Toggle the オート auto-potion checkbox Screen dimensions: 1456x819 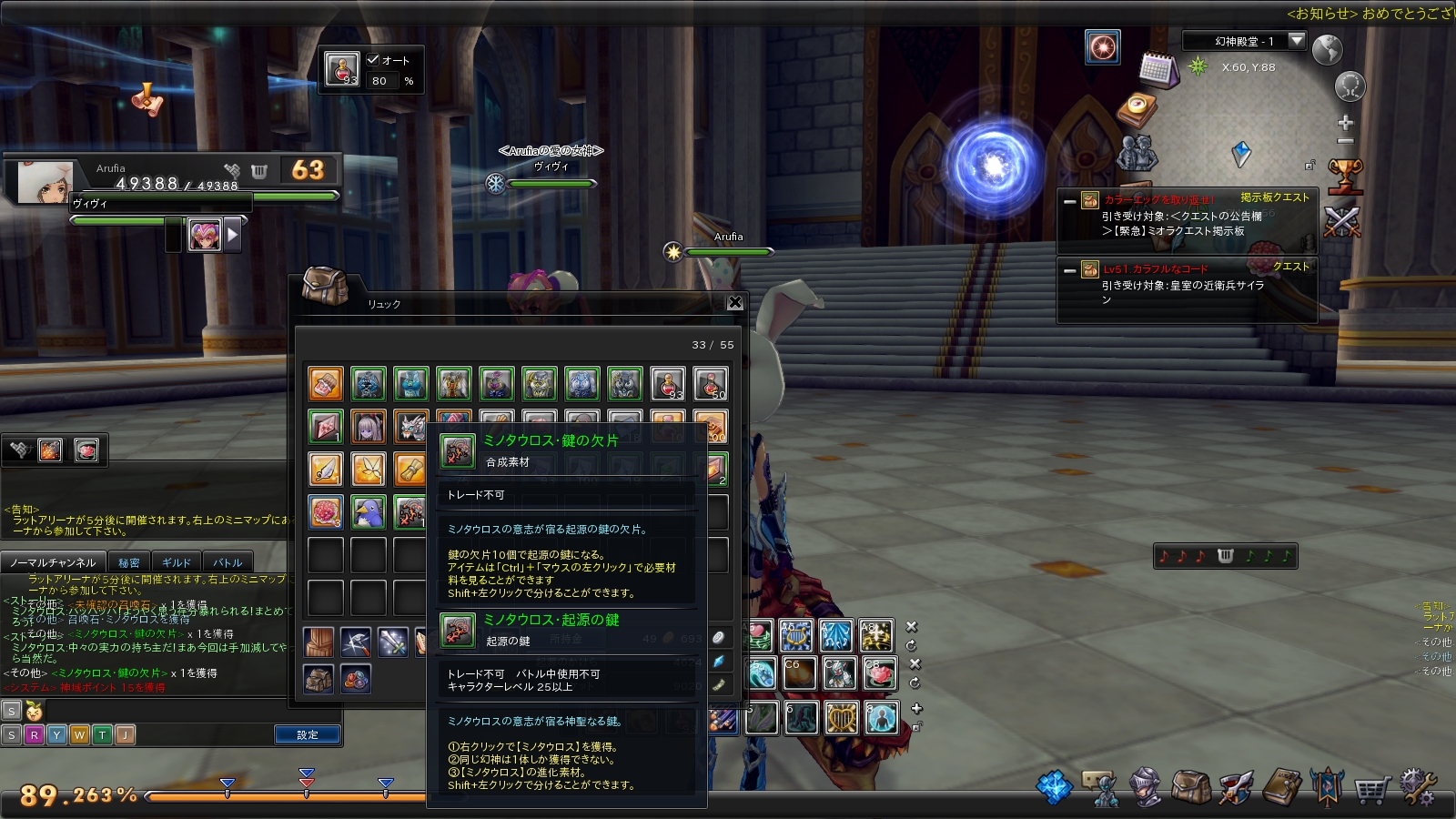pos(373,60)
